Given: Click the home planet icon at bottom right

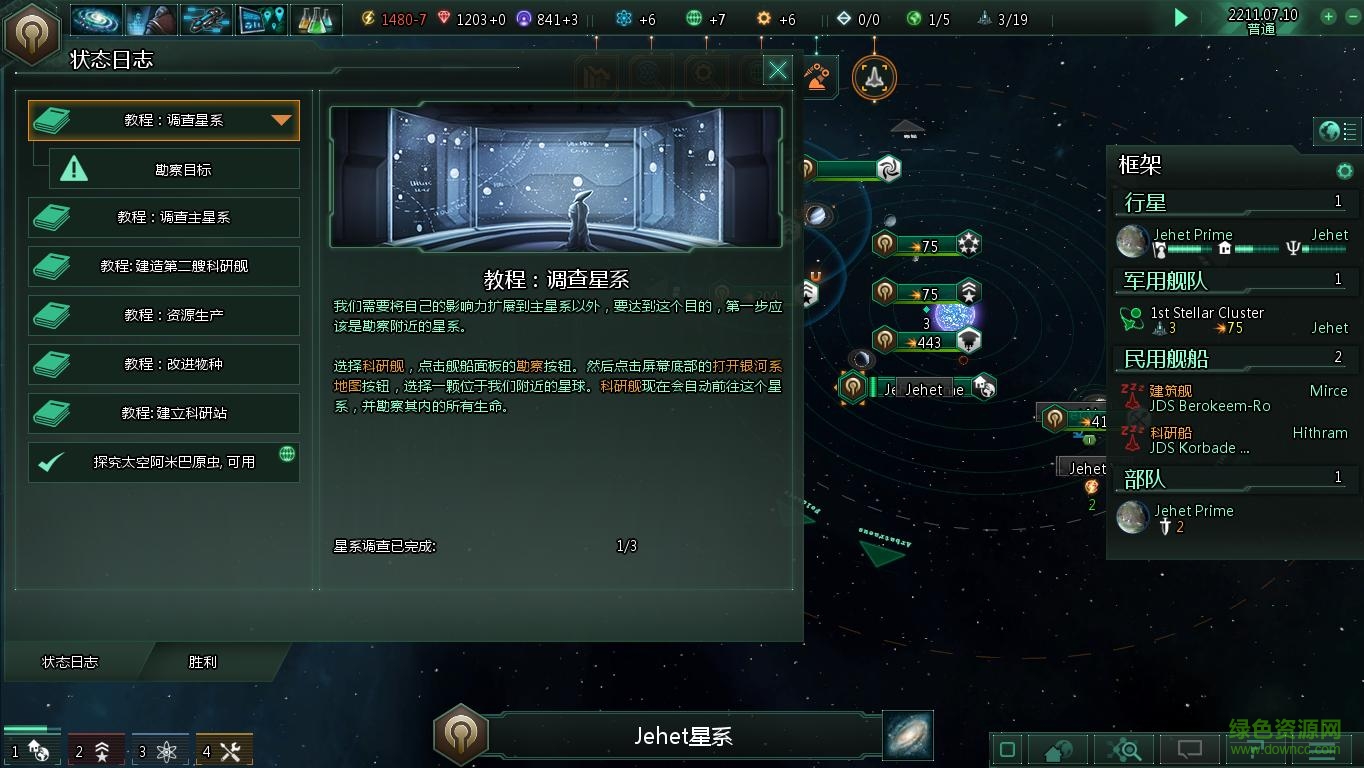Looking at the screenshot, I should pyautogui.click(x=1058, y=748).
